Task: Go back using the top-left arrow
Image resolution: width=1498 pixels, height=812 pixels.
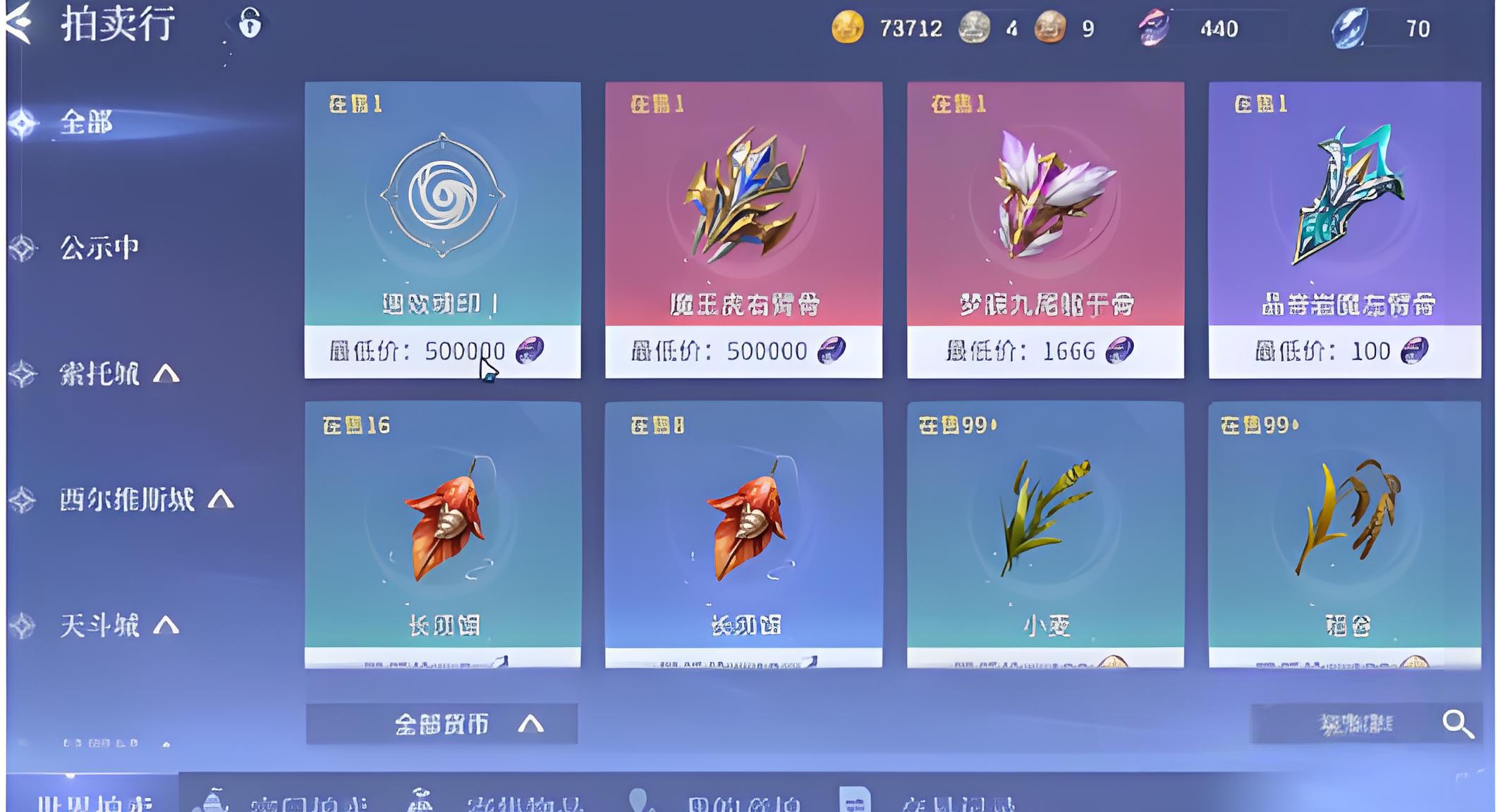Action: [x=19, y=23]
